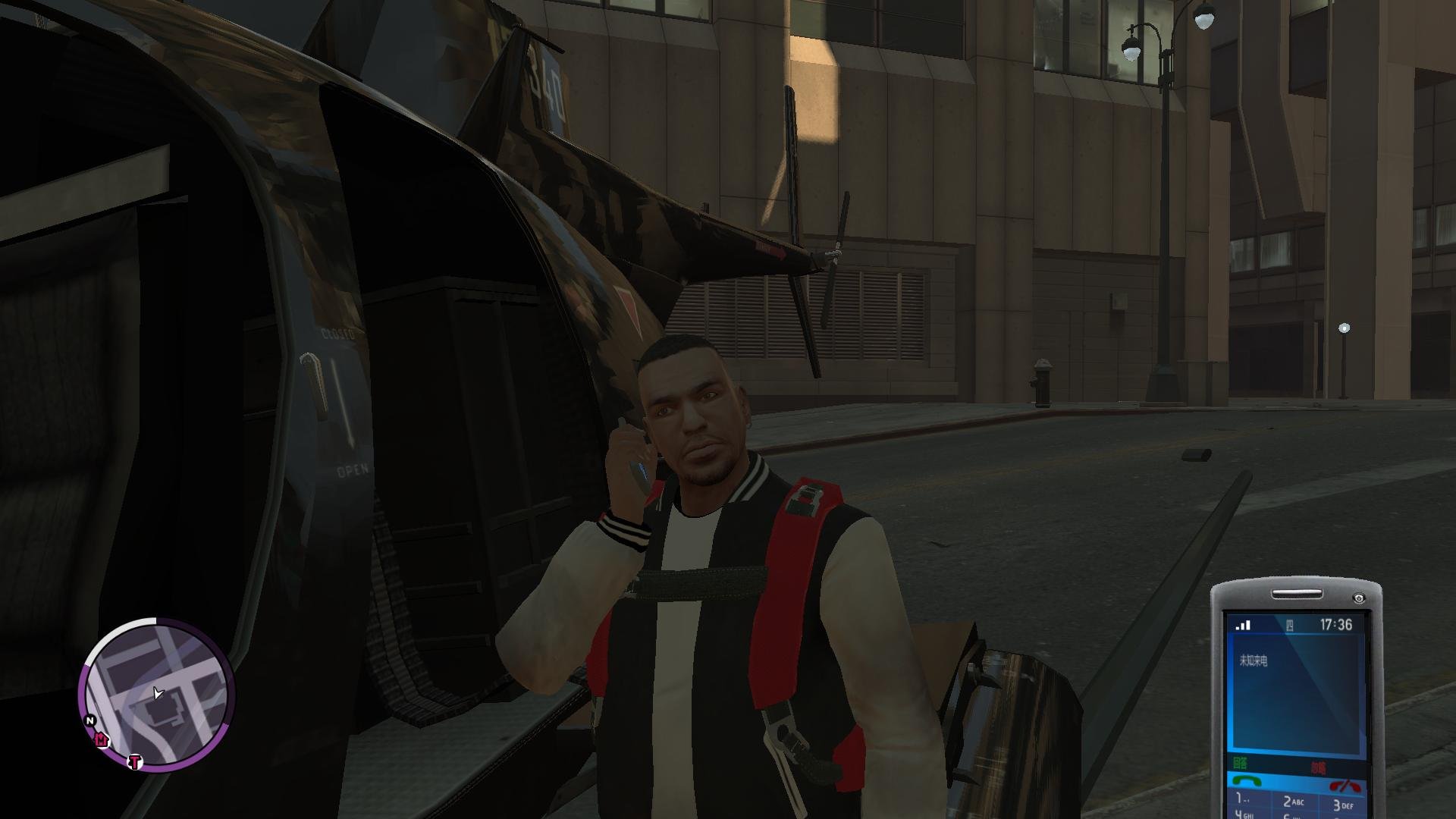This screenshot has height=819, width=1456.
Task: Select the T station icon on the minimap
Action: 134,761
